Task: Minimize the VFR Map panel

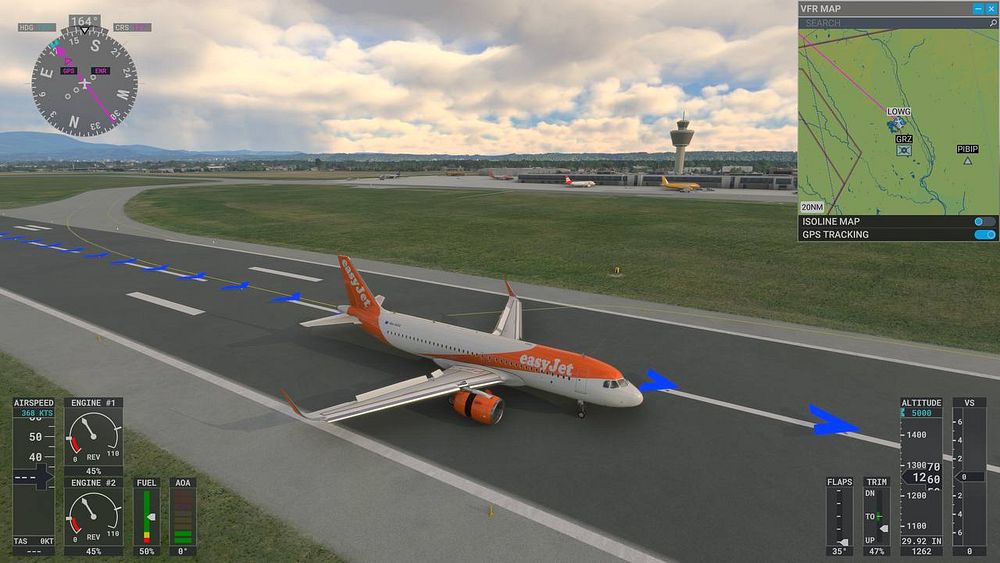Action: coord(978,8)
